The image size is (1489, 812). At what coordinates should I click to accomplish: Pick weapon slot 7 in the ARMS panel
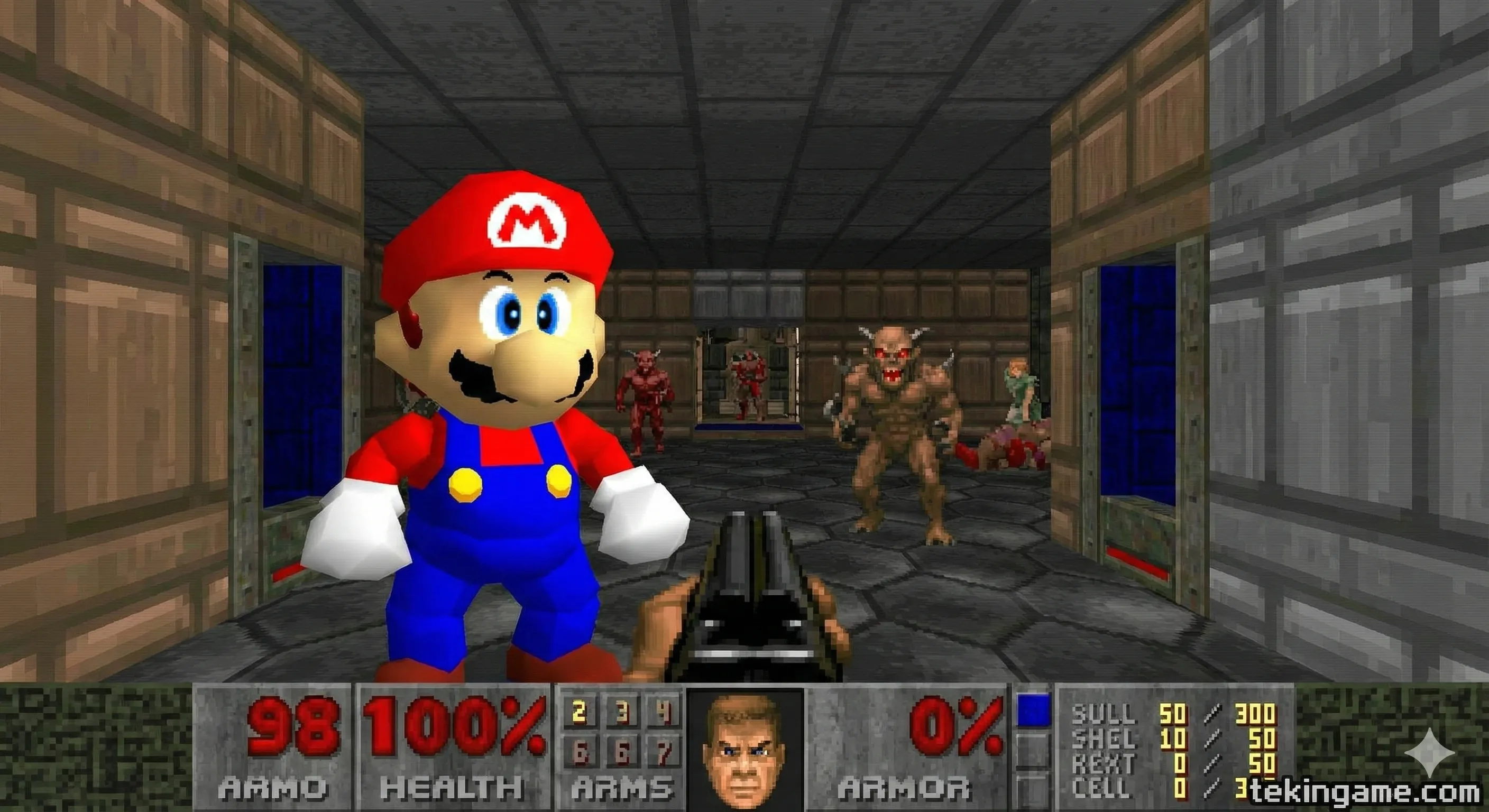coord(664,752)
